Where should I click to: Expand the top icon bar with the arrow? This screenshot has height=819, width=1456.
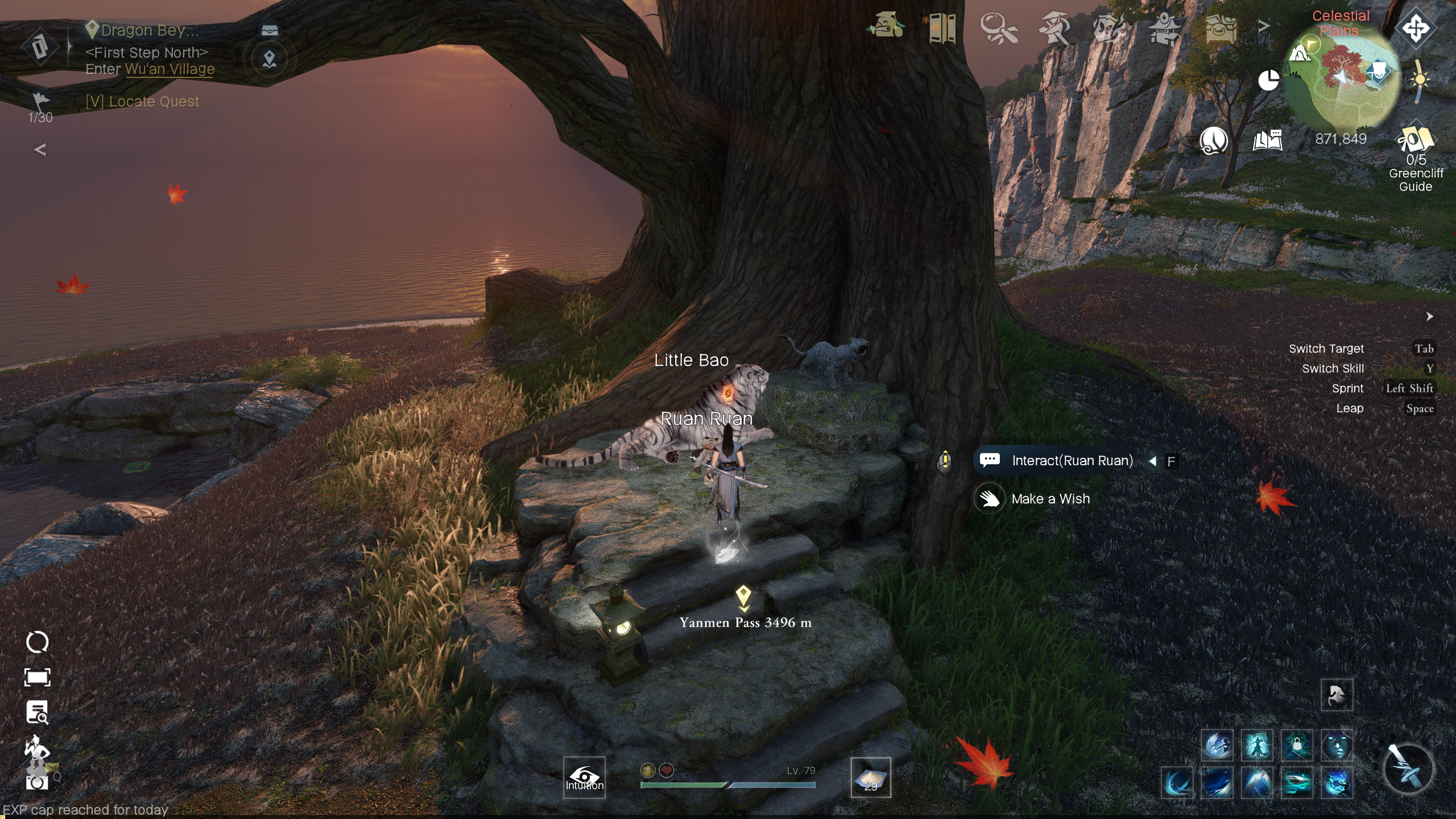(x=1263, y=26)
